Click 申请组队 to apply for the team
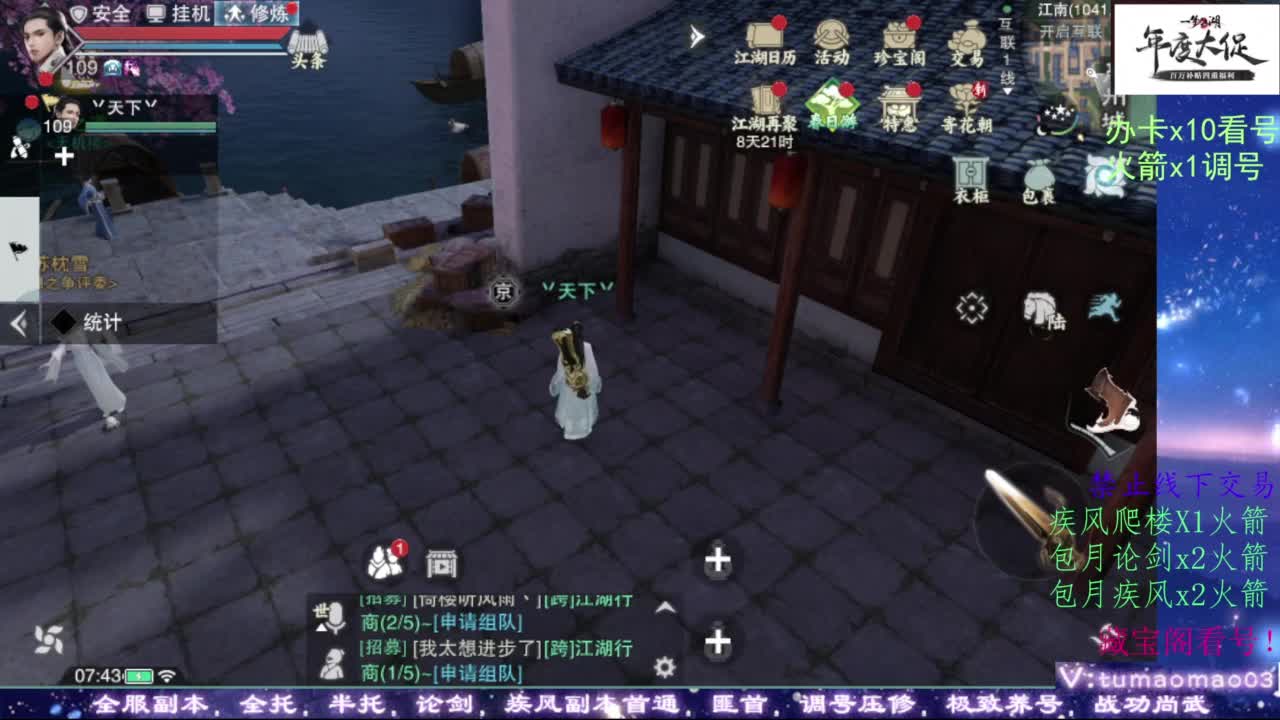 pyautogui.click(x=480, y=620)
